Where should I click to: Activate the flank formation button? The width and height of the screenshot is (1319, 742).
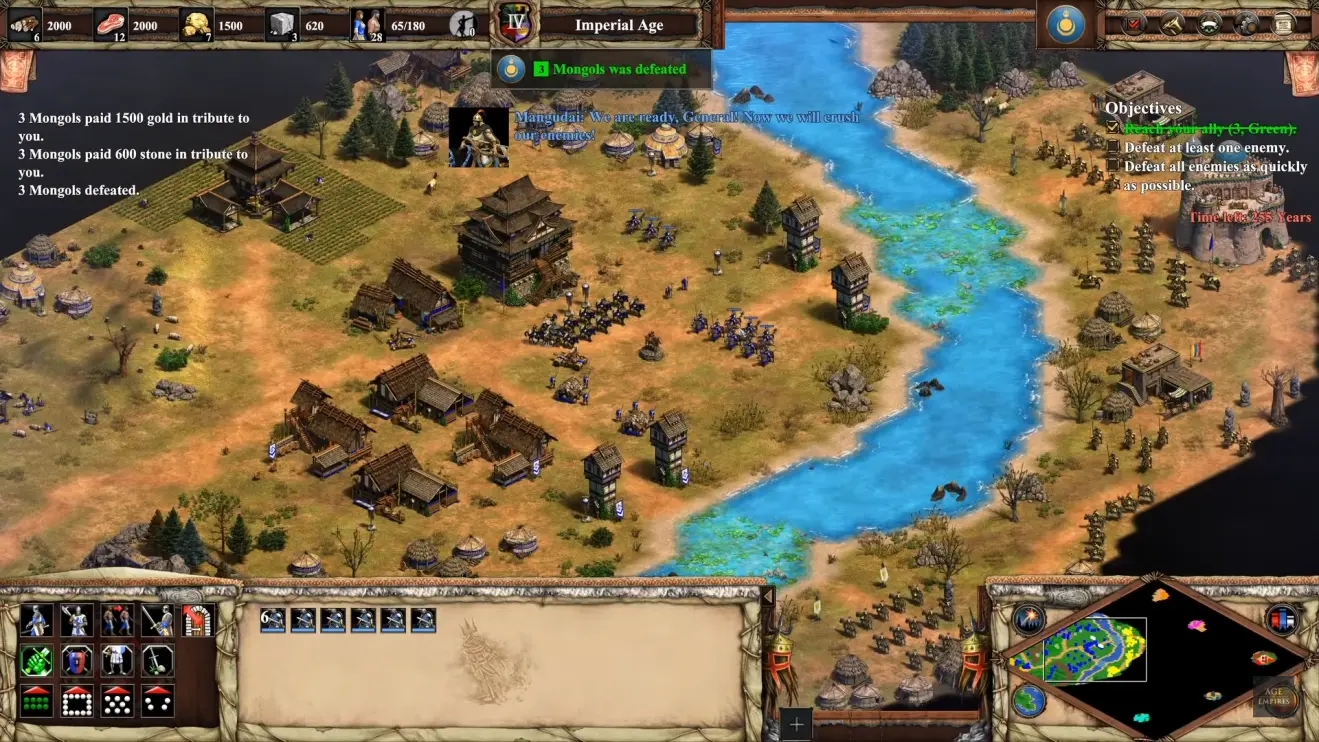pyautogui.click(x=157, y=701)
